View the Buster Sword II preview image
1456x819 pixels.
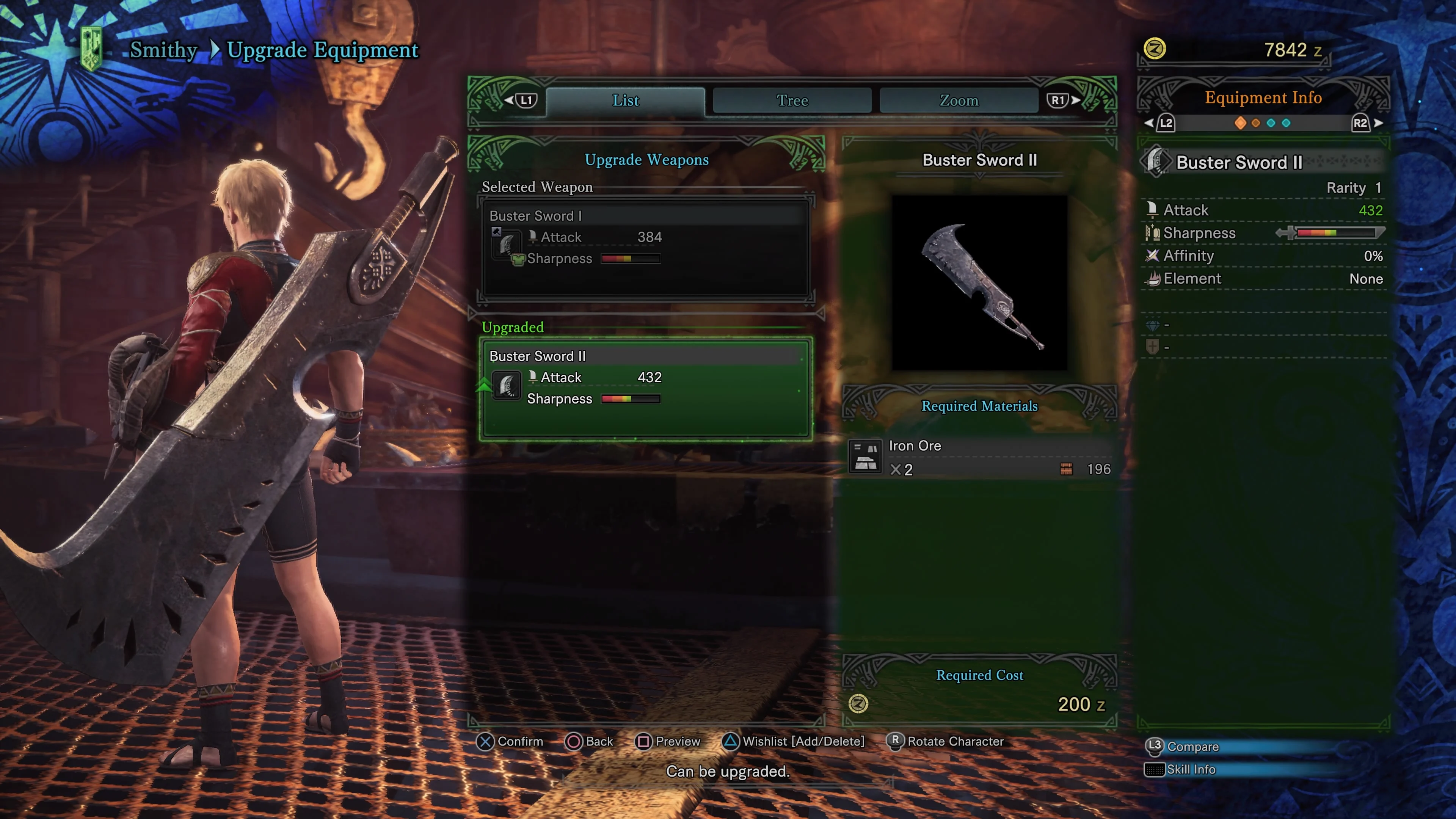979,282
